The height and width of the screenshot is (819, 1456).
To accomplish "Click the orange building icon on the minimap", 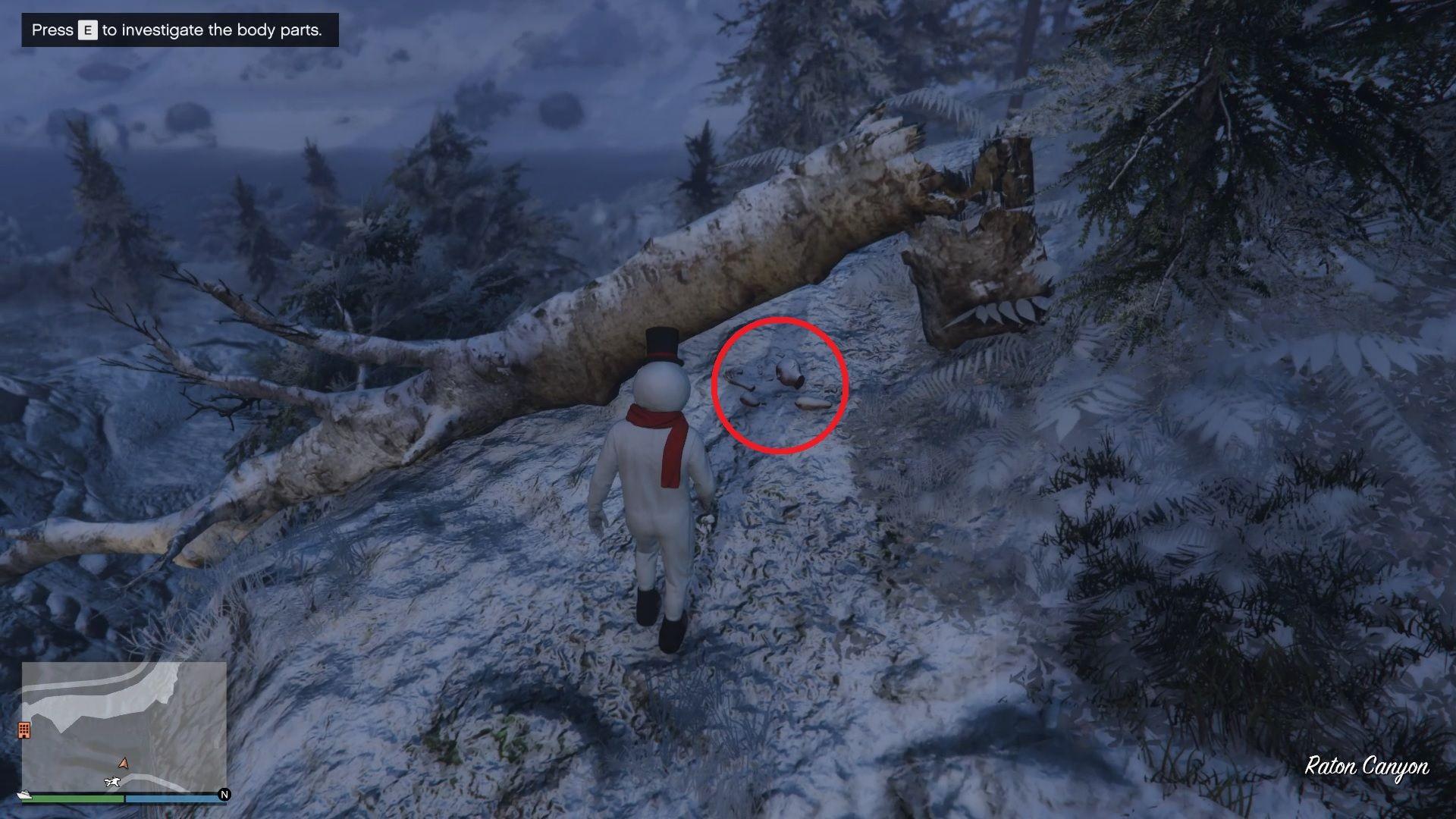I will tap(24, 730).
